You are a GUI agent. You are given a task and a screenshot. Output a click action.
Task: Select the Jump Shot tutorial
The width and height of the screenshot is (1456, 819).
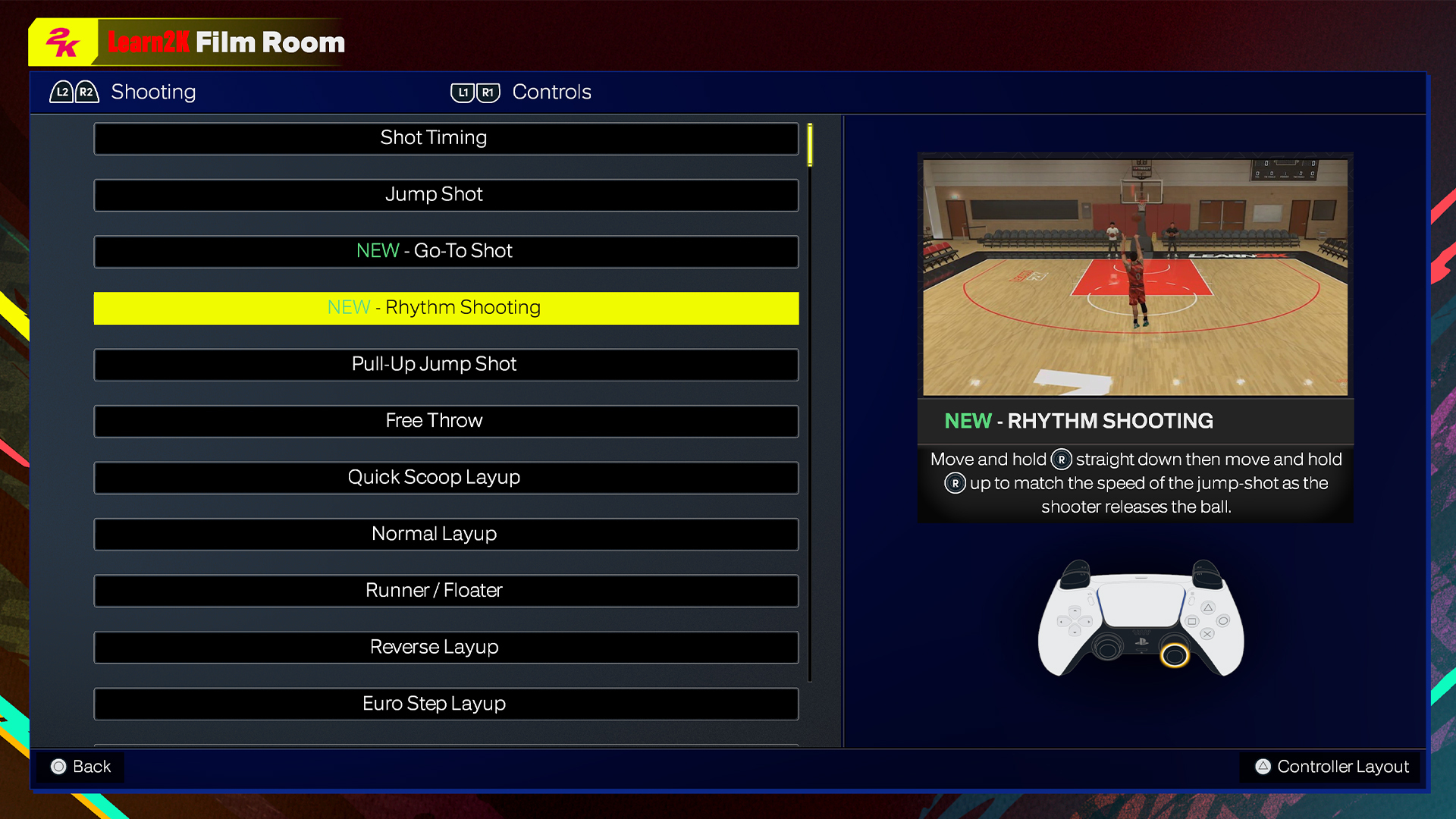point(445,195)
